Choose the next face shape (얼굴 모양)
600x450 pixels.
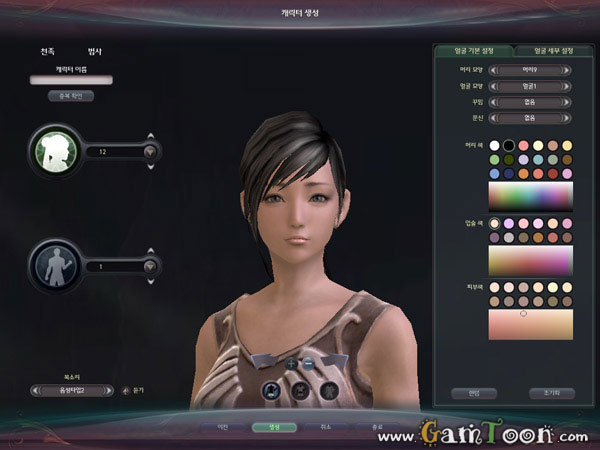pos(568,86)
